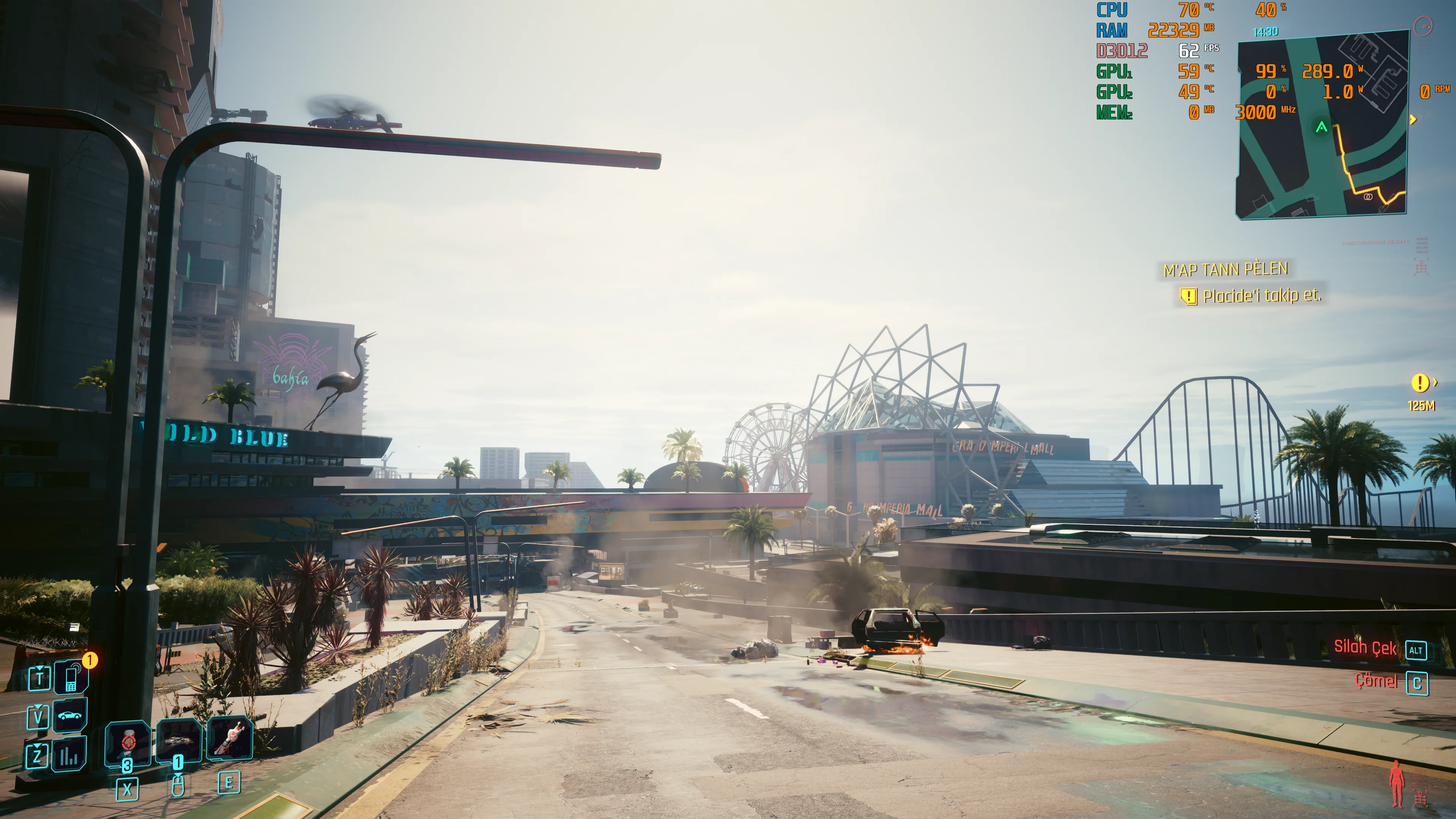Activate the white cyberarm launcher slot
The image size is (1456, 819).
coord(229,738)
